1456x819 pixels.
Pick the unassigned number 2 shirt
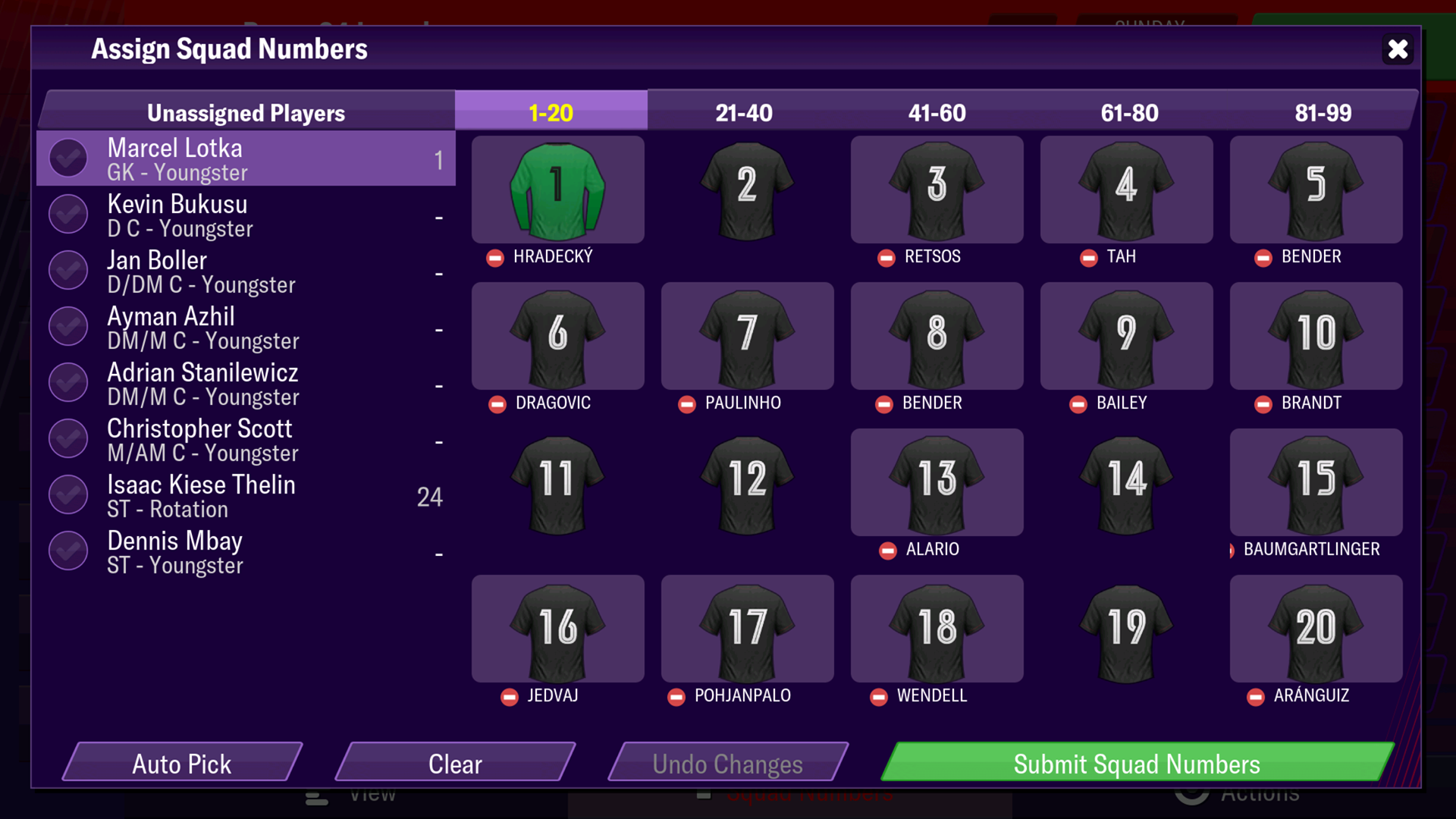pyautogui.click(x=746, y=190)
